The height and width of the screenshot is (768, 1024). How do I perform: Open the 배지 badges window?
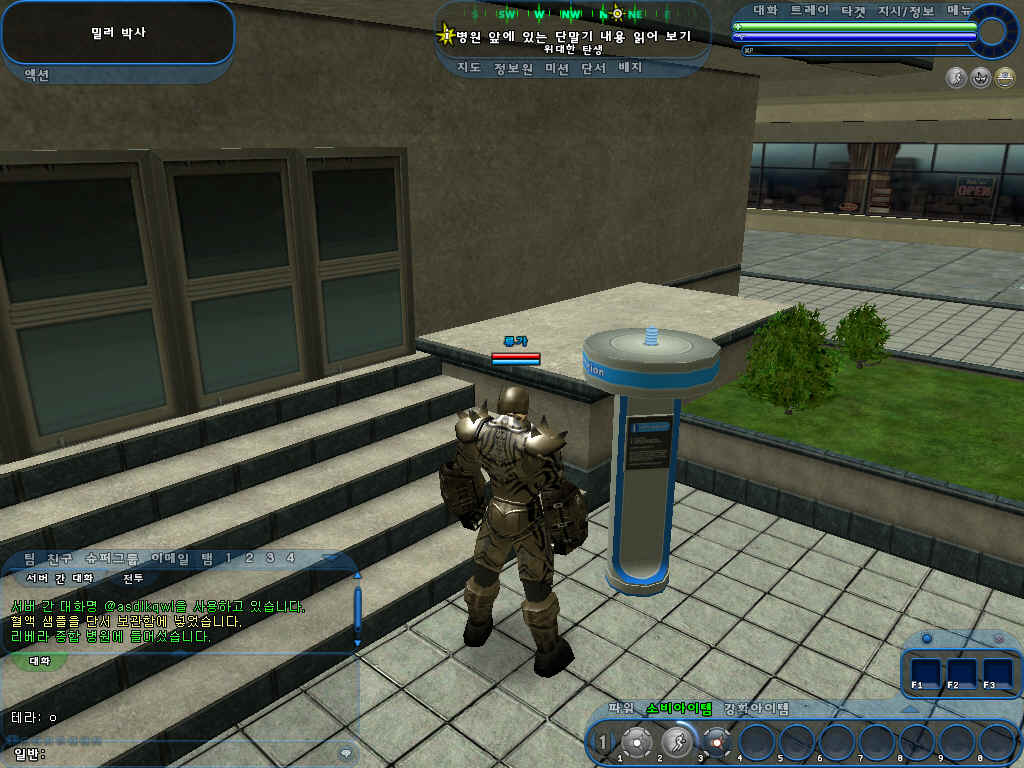[630, 68]
